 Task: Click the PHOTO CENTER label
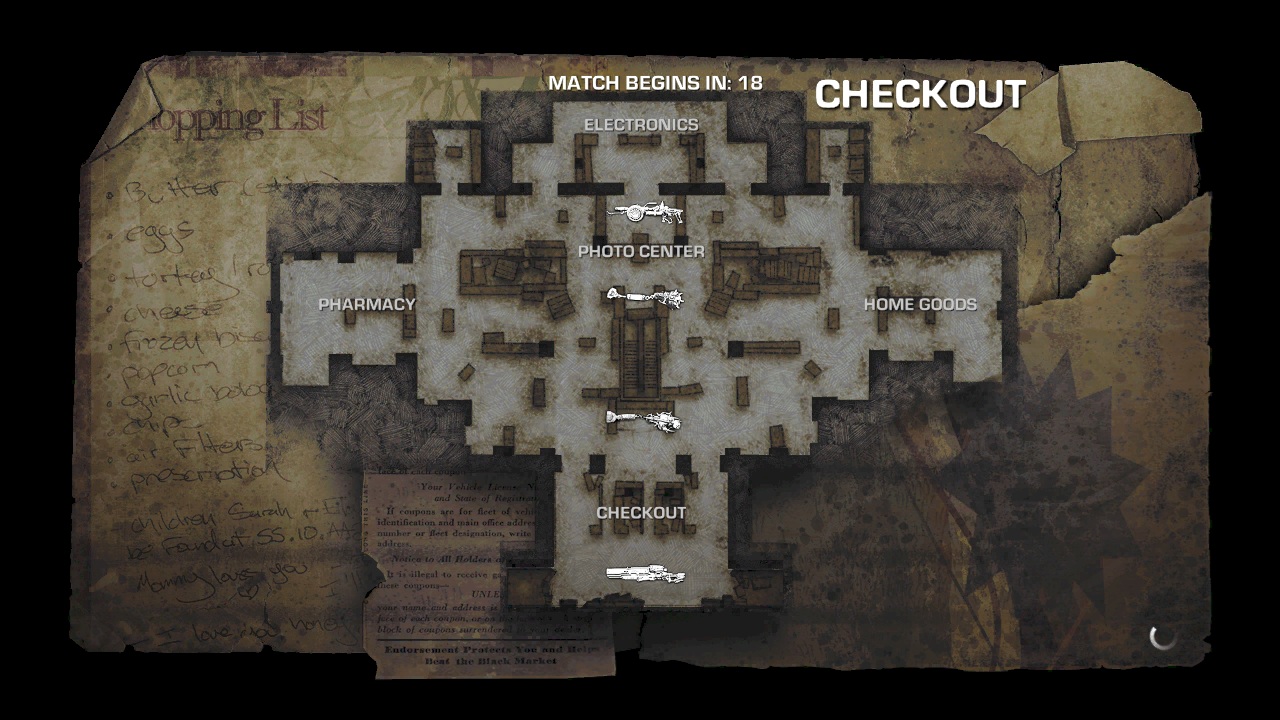click(643, 252)
